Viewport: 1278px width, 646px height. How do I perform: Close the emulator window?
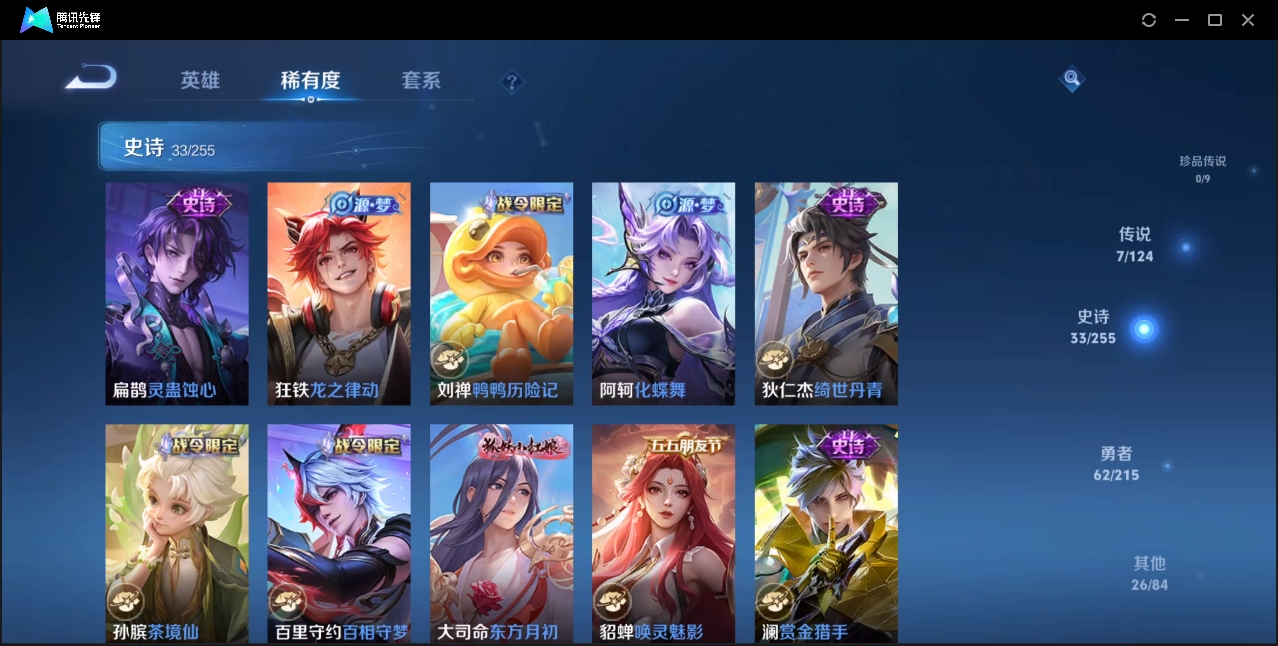point(1248,20)
